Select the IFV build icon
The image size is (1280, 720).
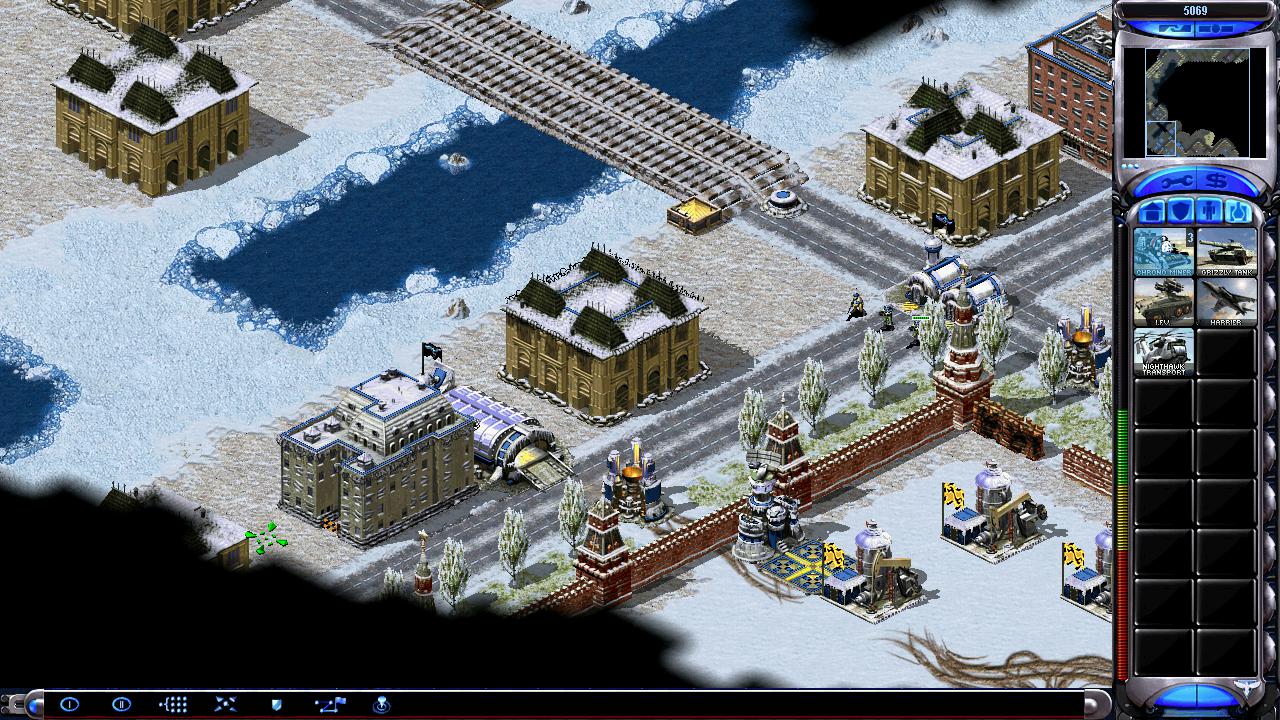point(1163,302)
